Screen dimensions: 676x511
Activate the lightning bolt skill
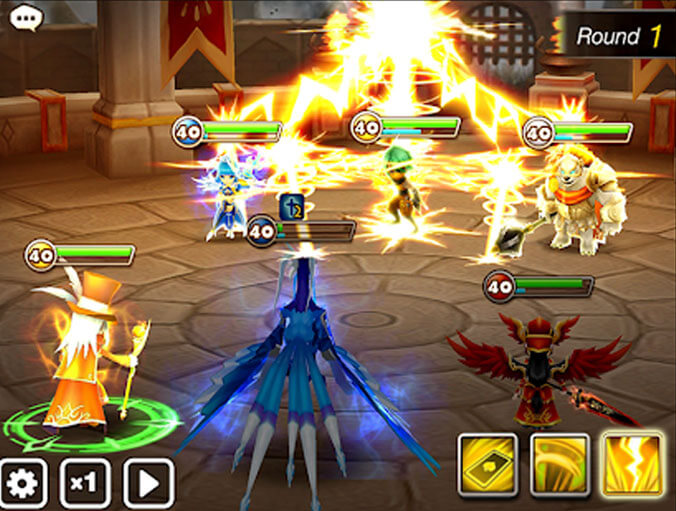tap(632, 465)
